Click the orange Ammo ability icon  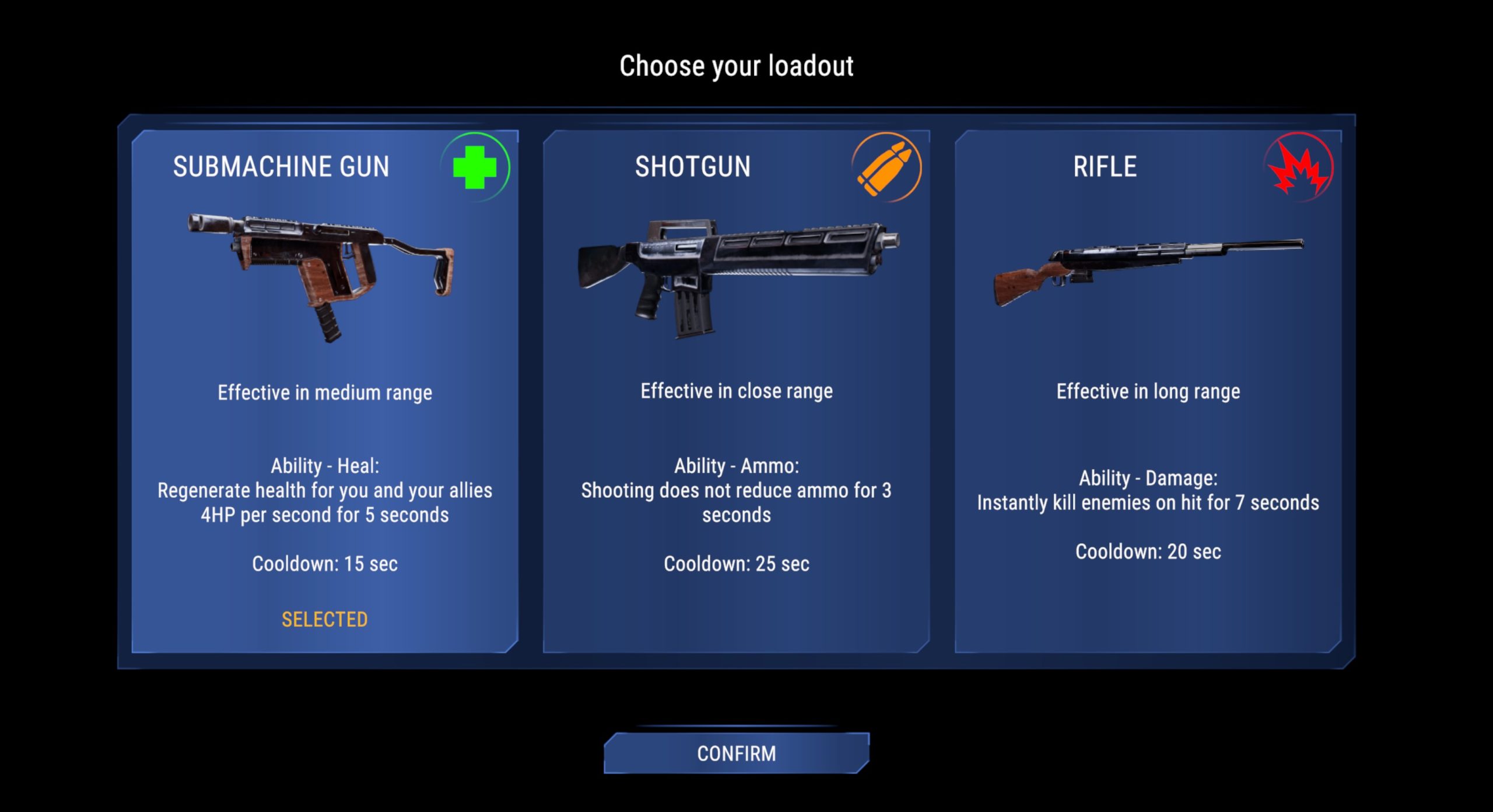click(886, 168)
